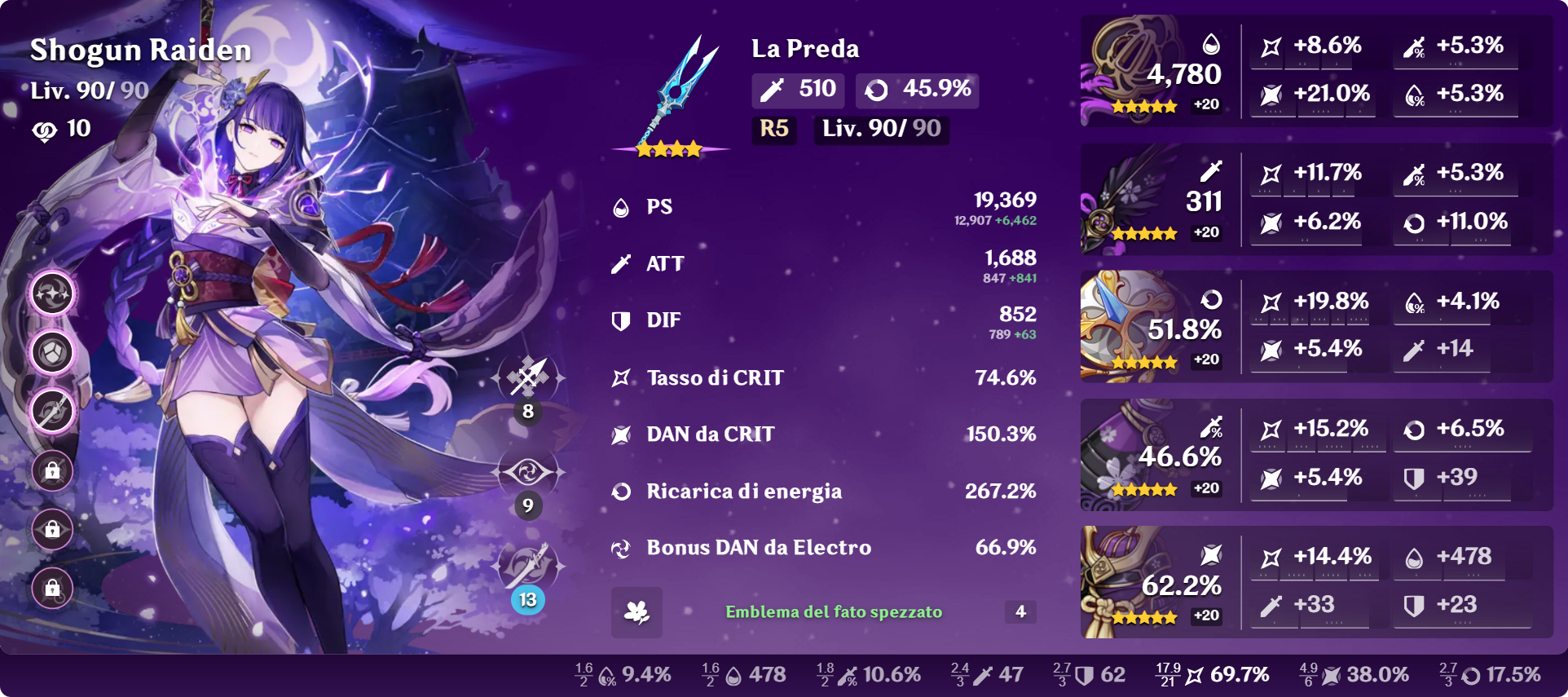The width and height of the screenshot is (1568, 697).
Task: Select the normal attack talent icon showing level 8
Action: pos(528,377)
